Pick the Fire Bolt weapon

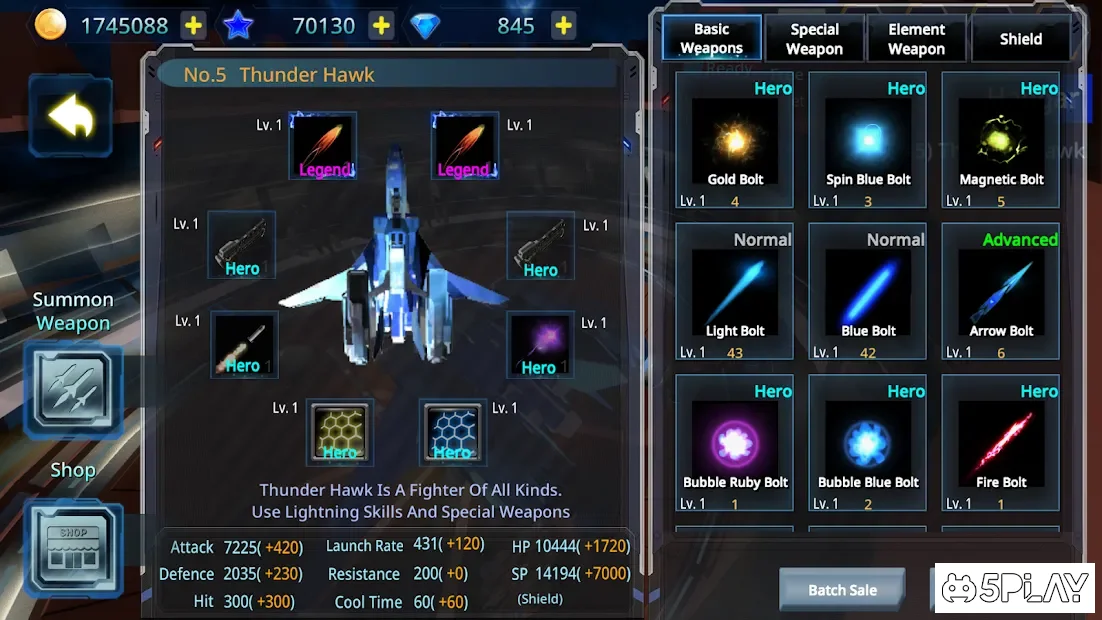1001,442
